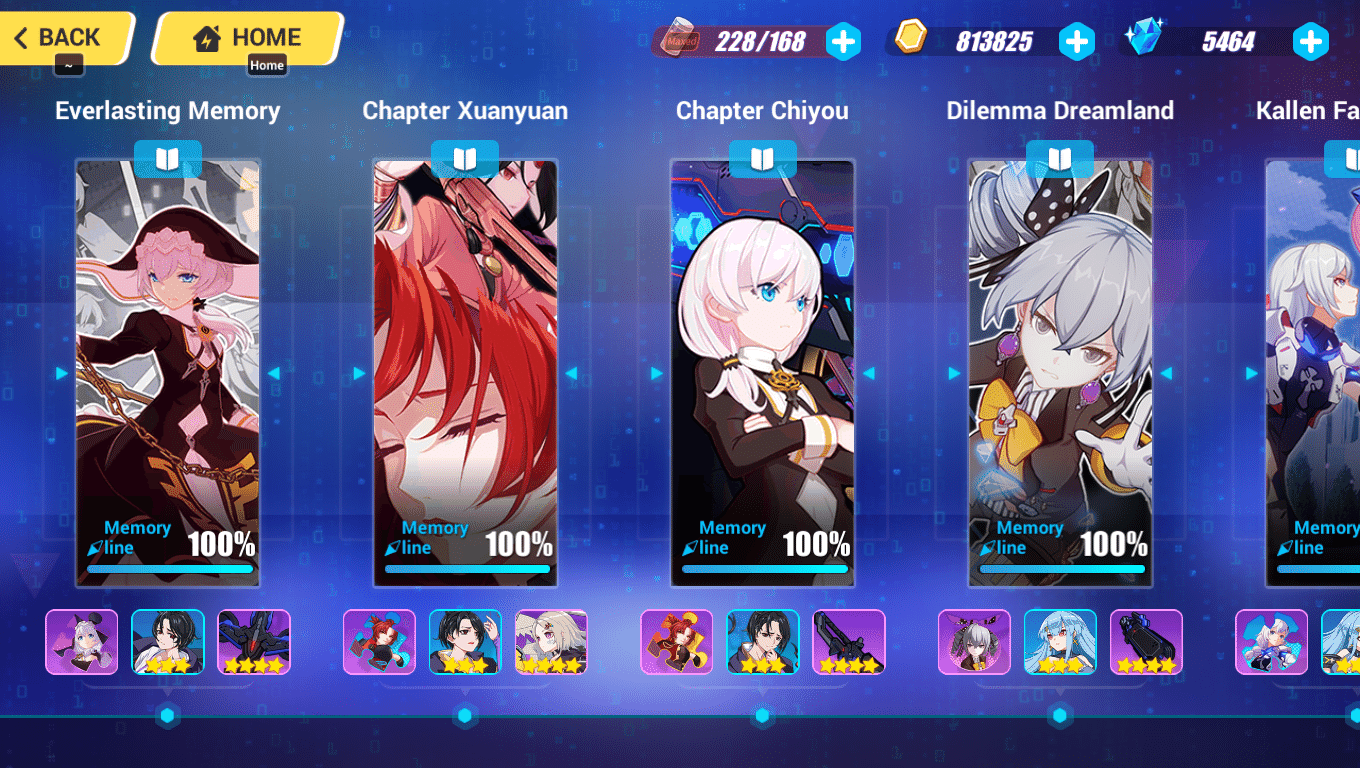Select the four-star mech thumbnail under Chapter Chiyou
This screenshot has height=768, width=1360.
(x=848, y=642)
